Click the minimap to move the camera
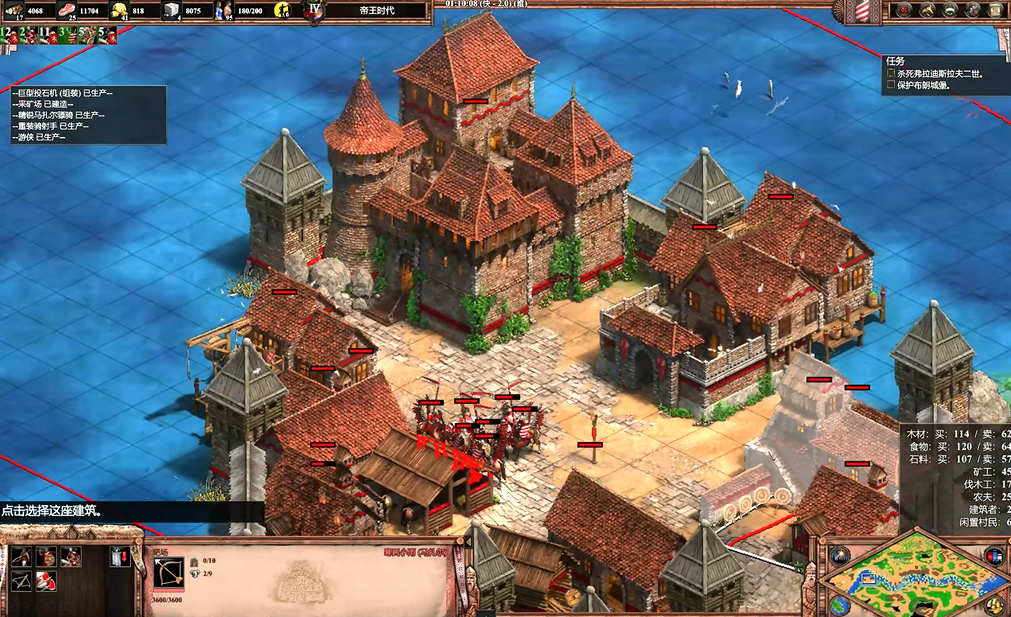This screenshot has width=1011, height=617. coord(915,578)
